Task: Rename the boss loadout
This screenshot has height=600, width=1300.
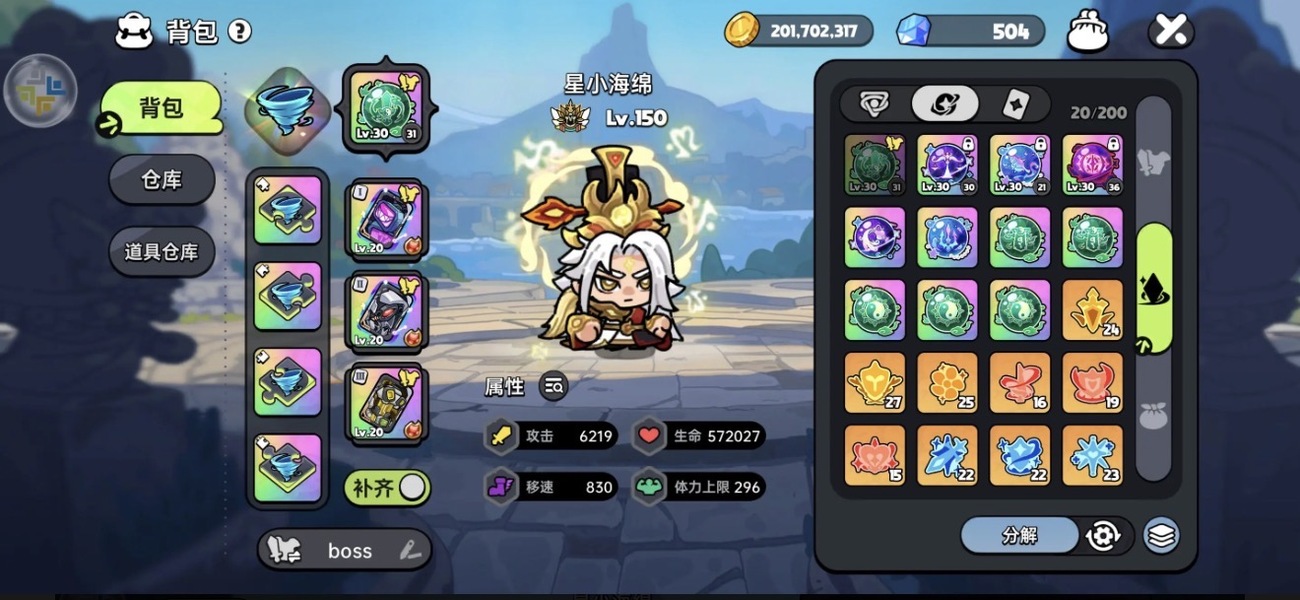Action: click(x=409, y=550)
